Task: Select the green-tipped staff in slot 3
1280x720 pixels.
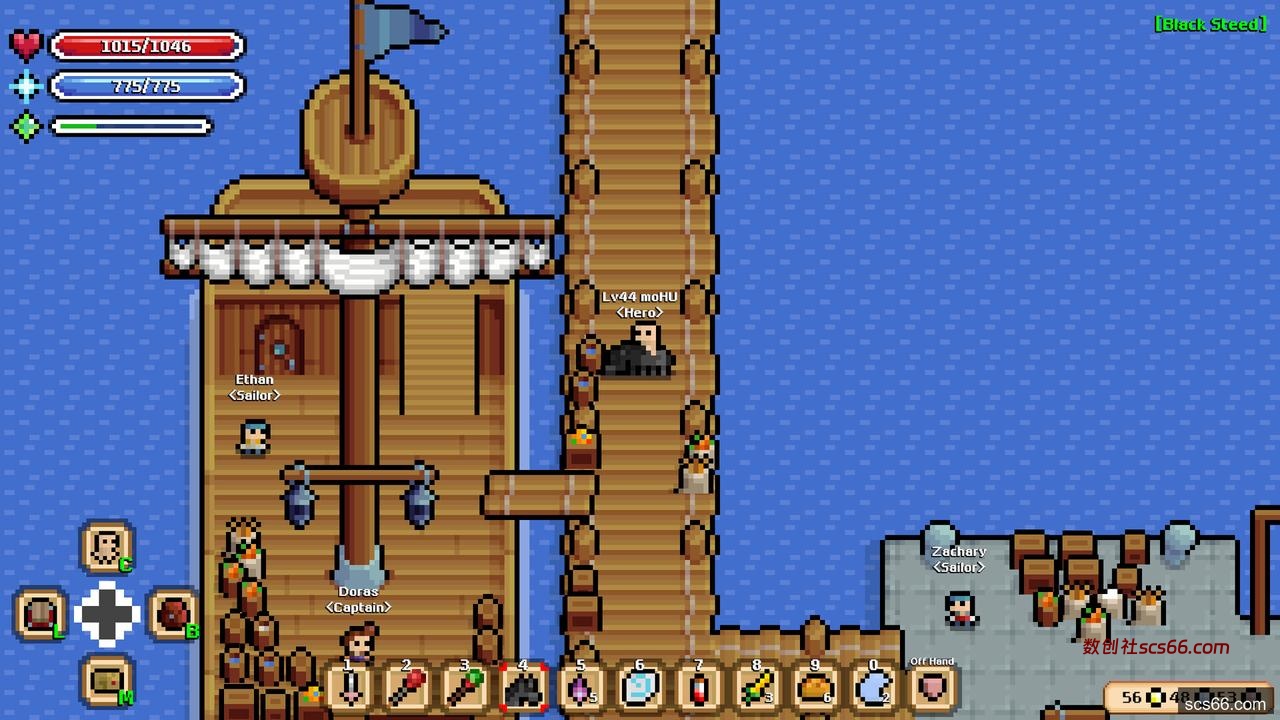Action: click(x=466, y=687)
